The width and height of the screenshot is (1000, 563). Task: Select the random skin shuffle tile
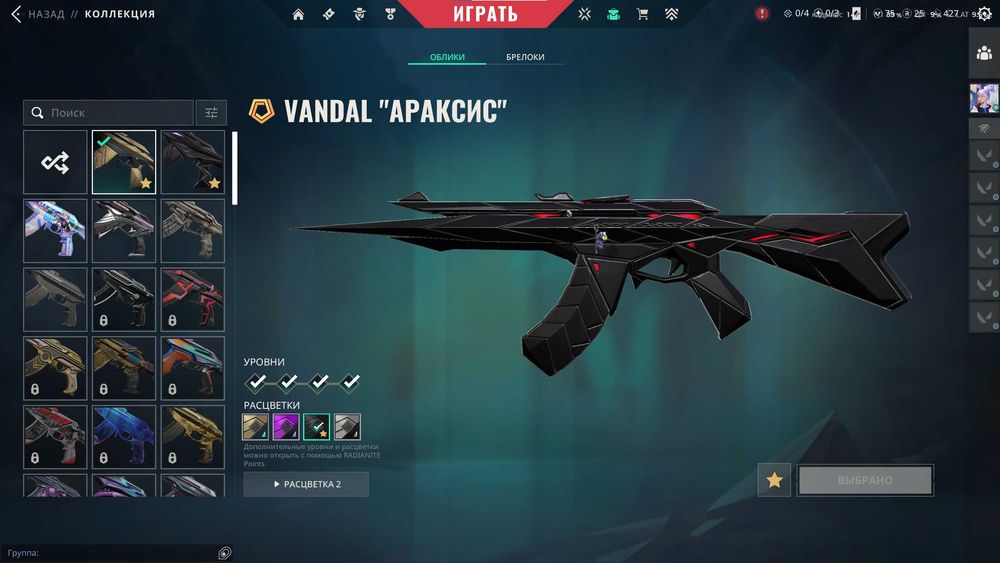[x=56, y=162]
